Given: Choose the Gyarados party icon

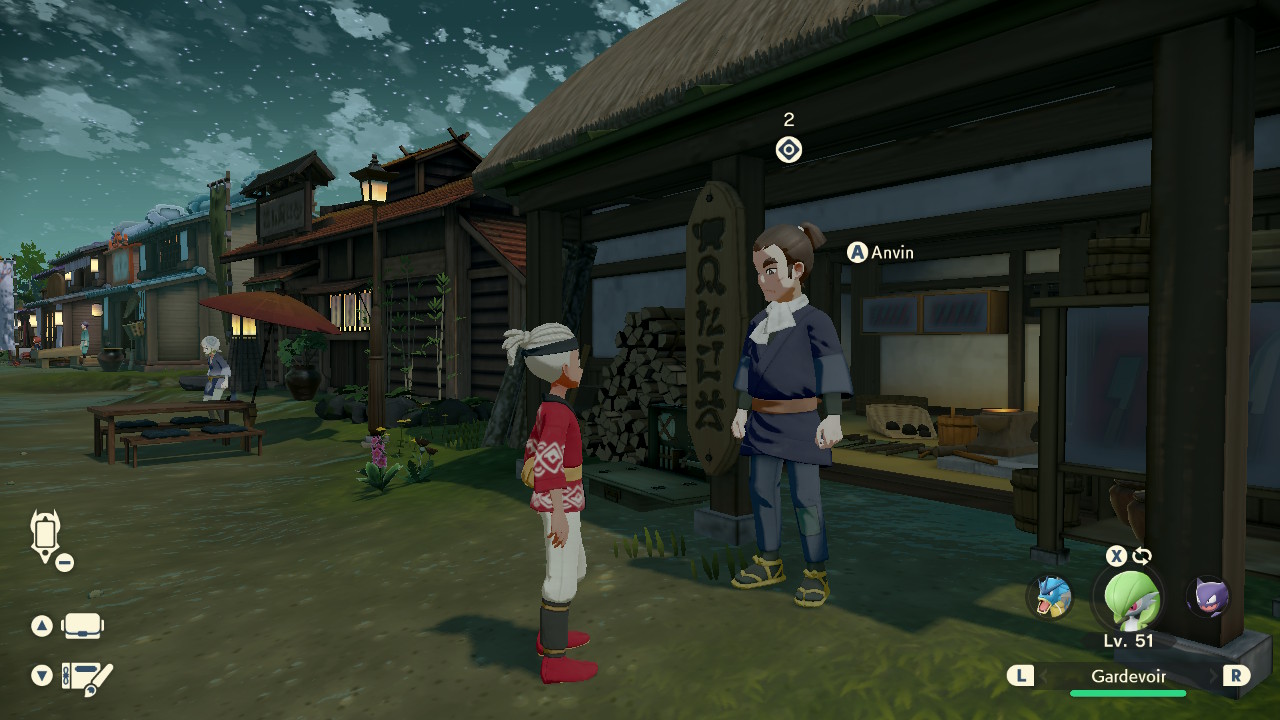Looking at the screenshot, I should [1051, 597].
